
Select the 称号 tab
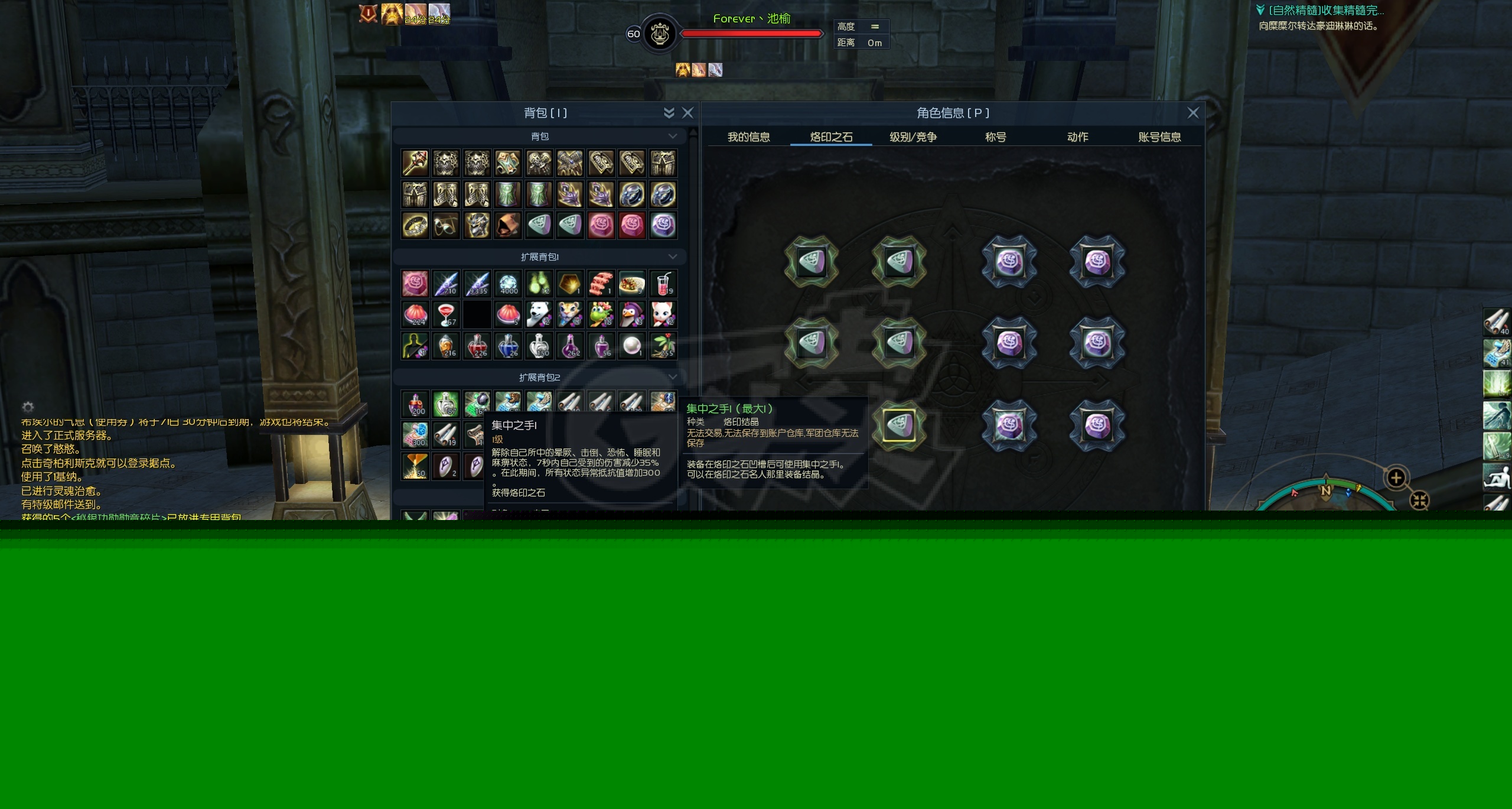(995, 137)
